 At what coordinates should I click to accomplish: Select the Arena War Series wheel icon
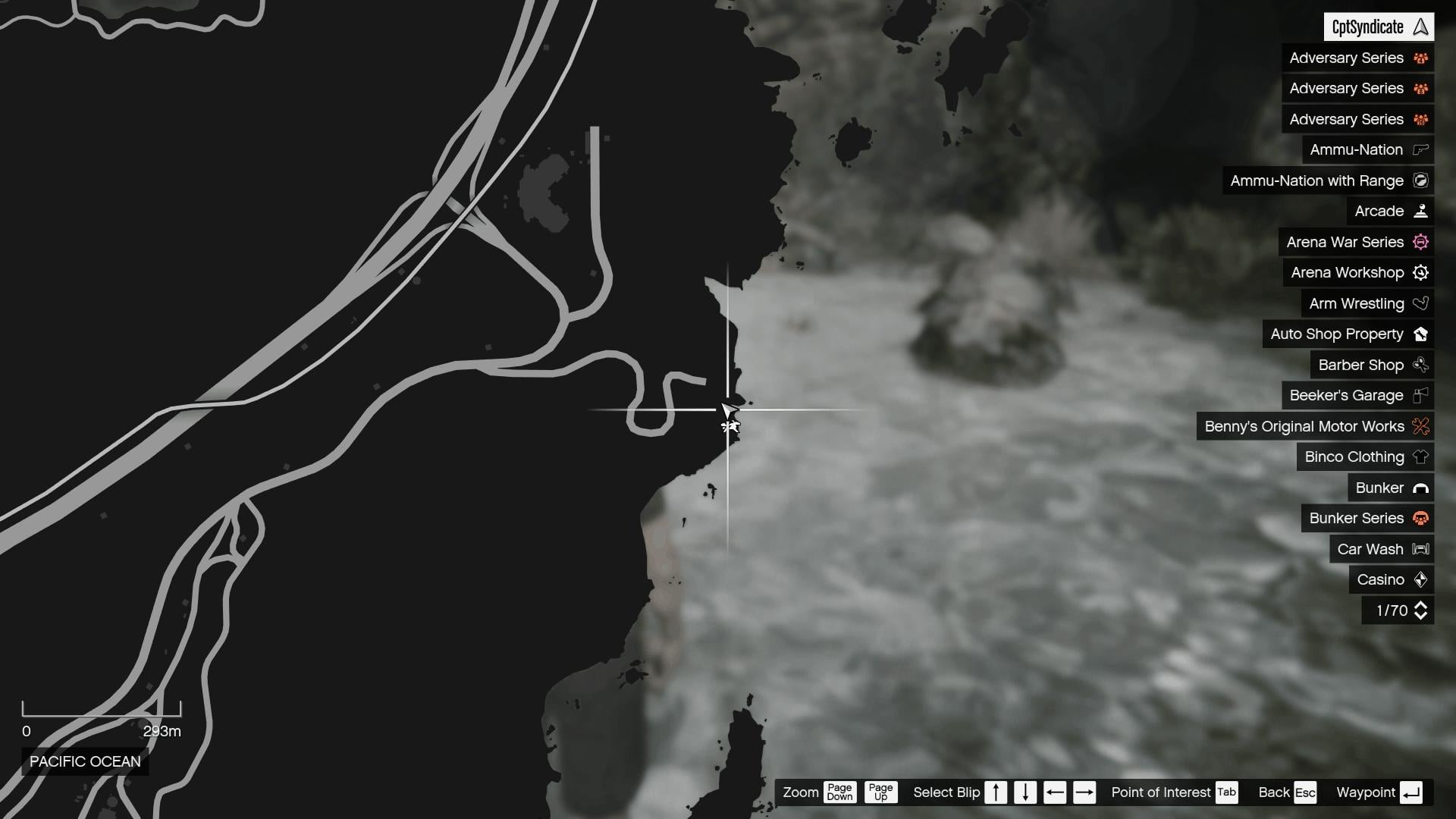coord(1421,242)
